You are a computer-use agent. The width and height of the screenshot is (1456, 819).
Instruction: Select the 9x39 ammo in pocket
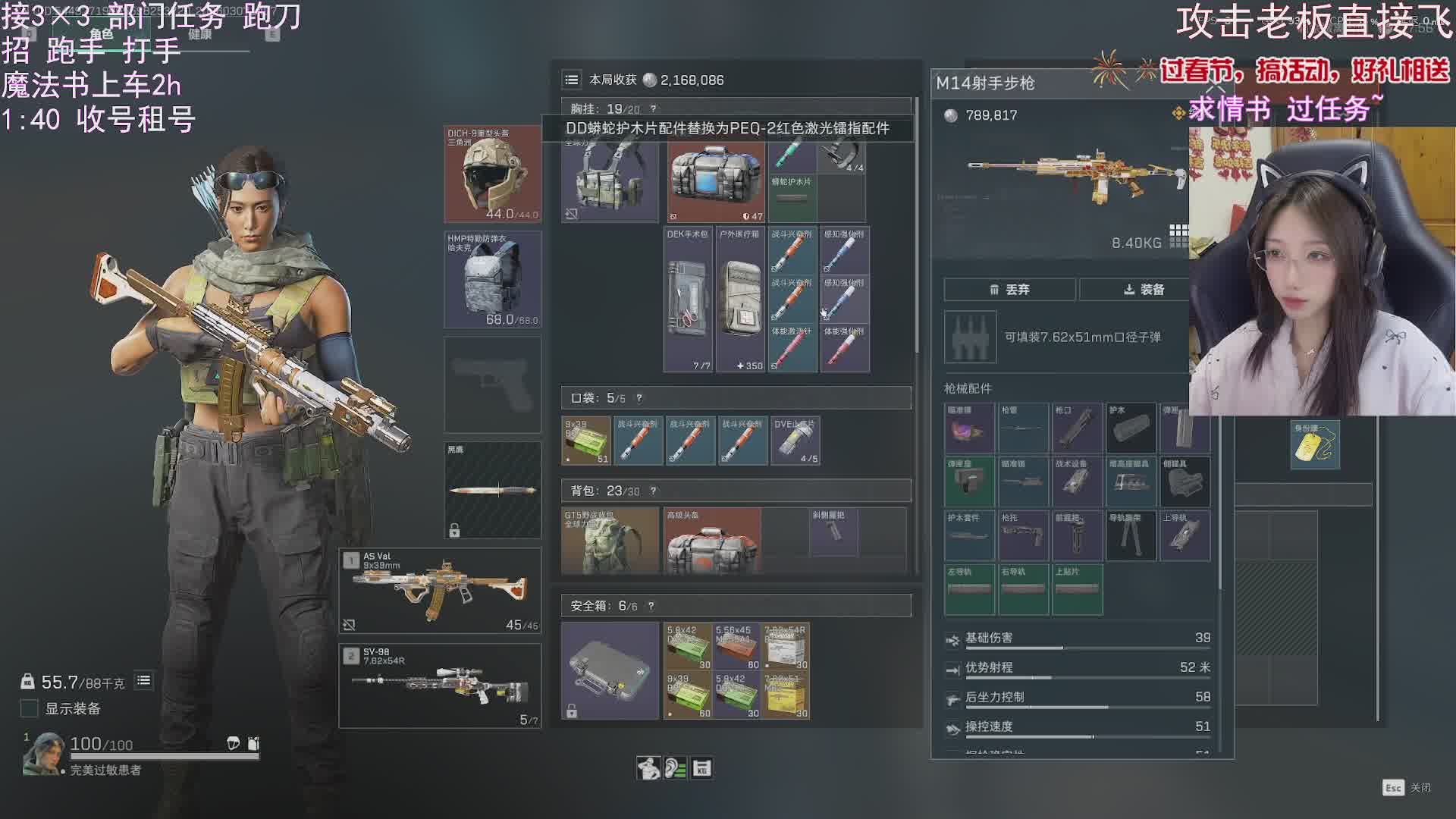point(586,441)
